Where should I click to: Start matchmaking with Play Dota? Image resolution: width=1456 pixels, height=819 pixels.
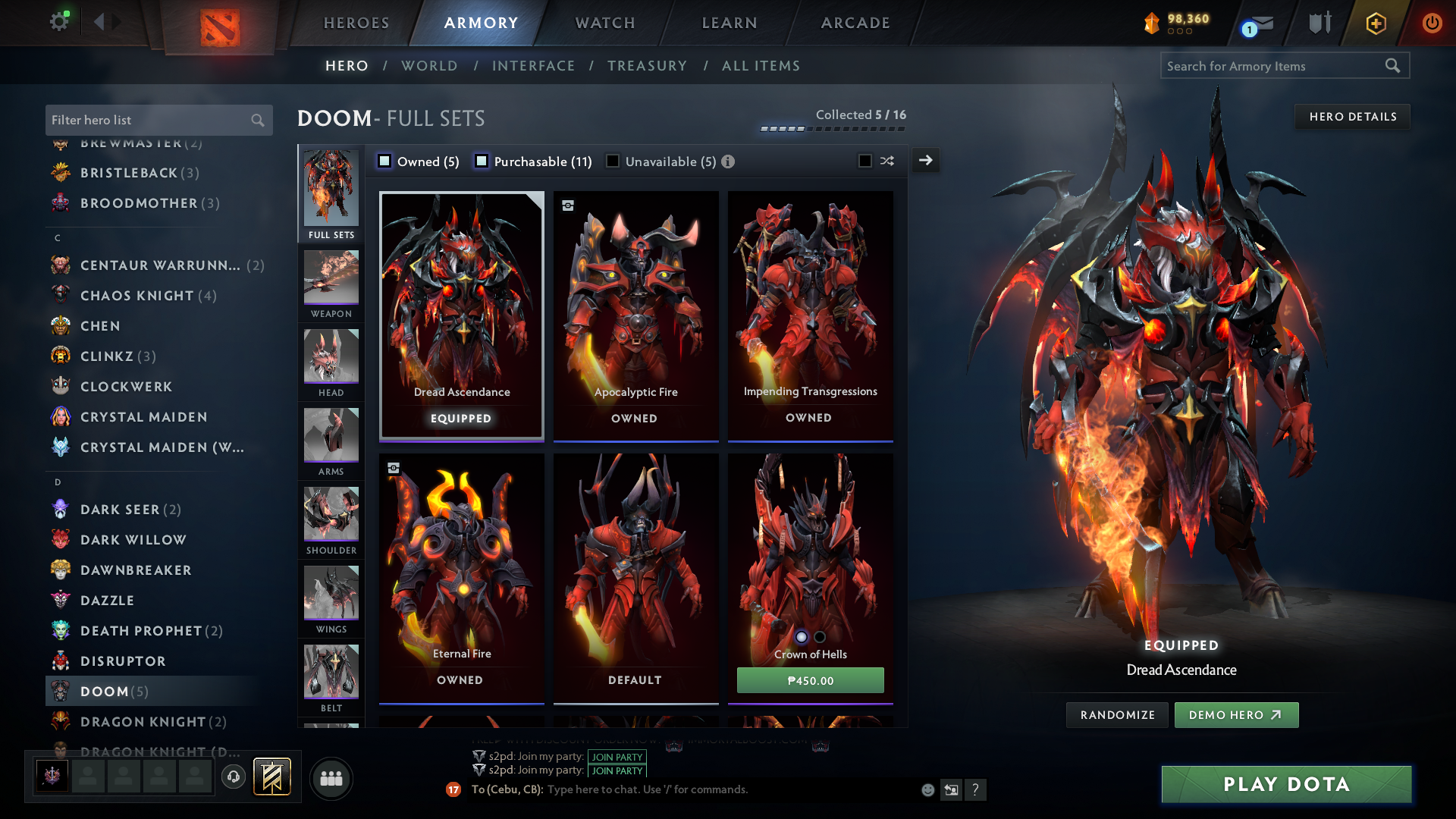[x=1286, y=784]
